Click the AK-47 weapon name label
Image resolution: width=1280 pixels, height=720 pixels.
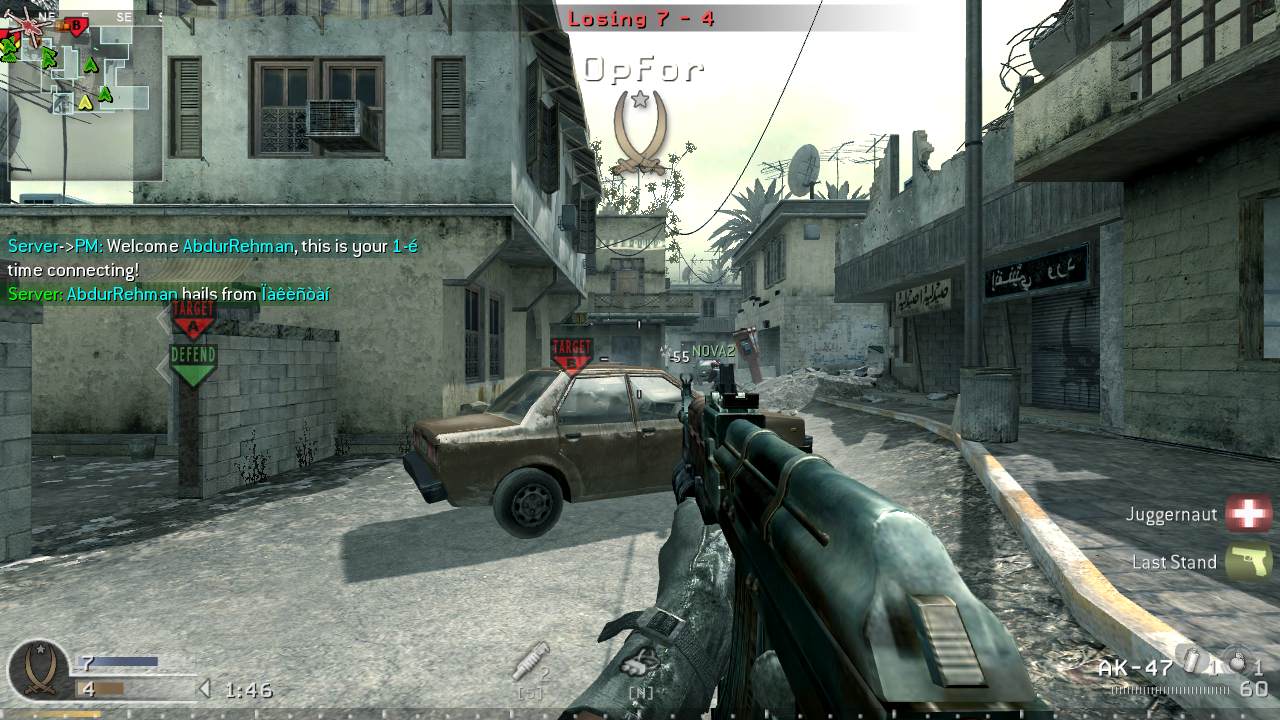pos(1136,666)
